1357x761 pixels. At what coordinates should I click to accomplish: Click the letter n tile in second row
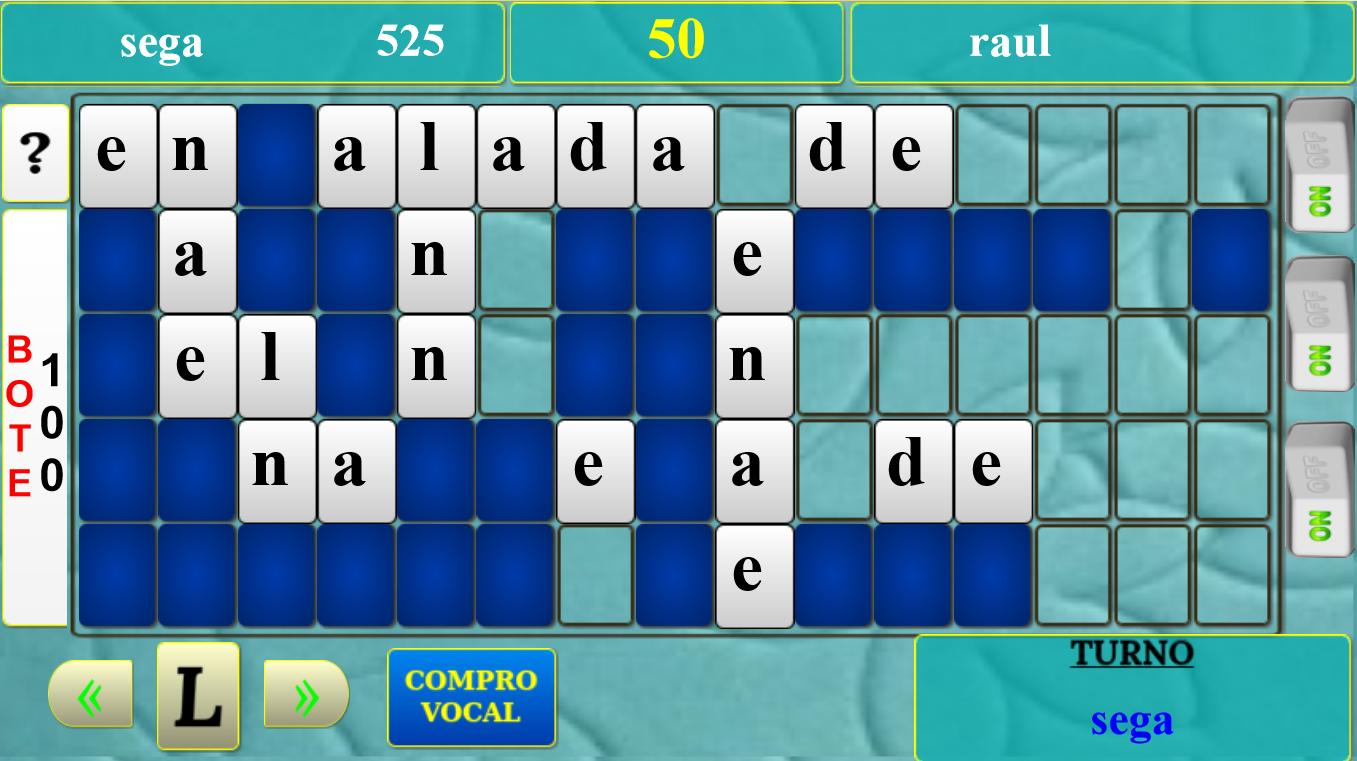434,258
